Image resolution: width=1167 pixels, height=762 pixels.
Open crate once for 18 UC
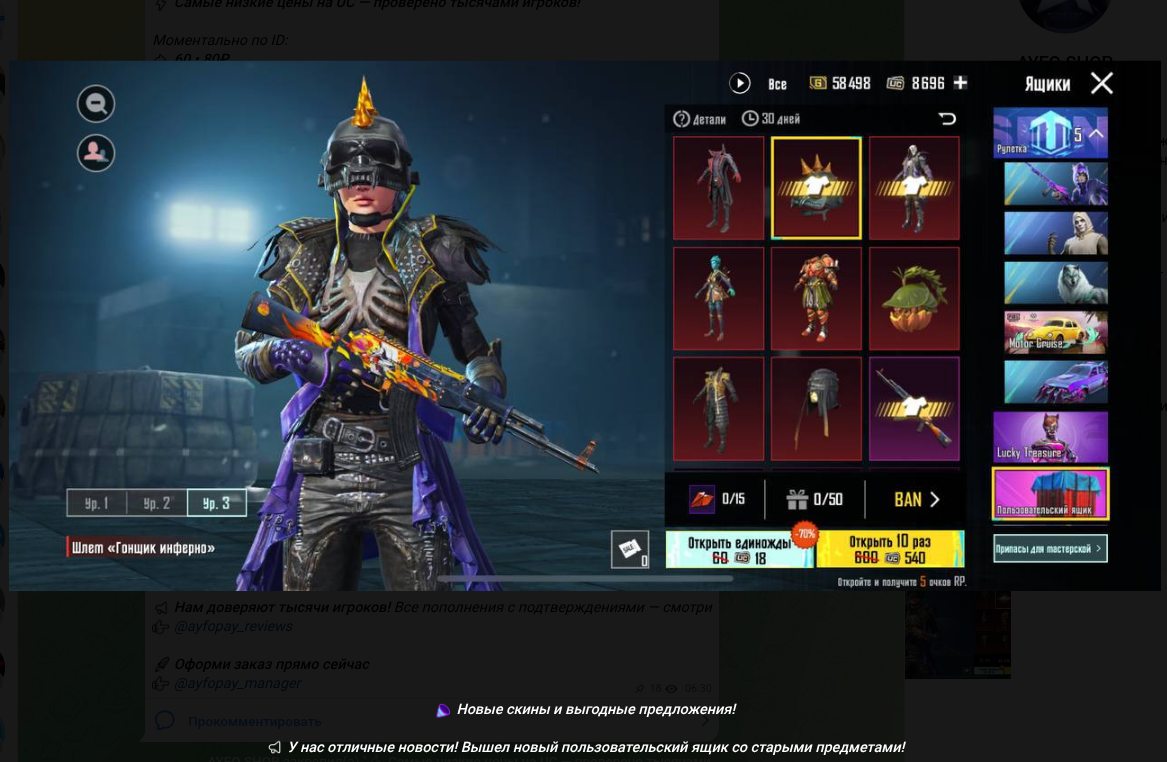[x=740, y=549]
